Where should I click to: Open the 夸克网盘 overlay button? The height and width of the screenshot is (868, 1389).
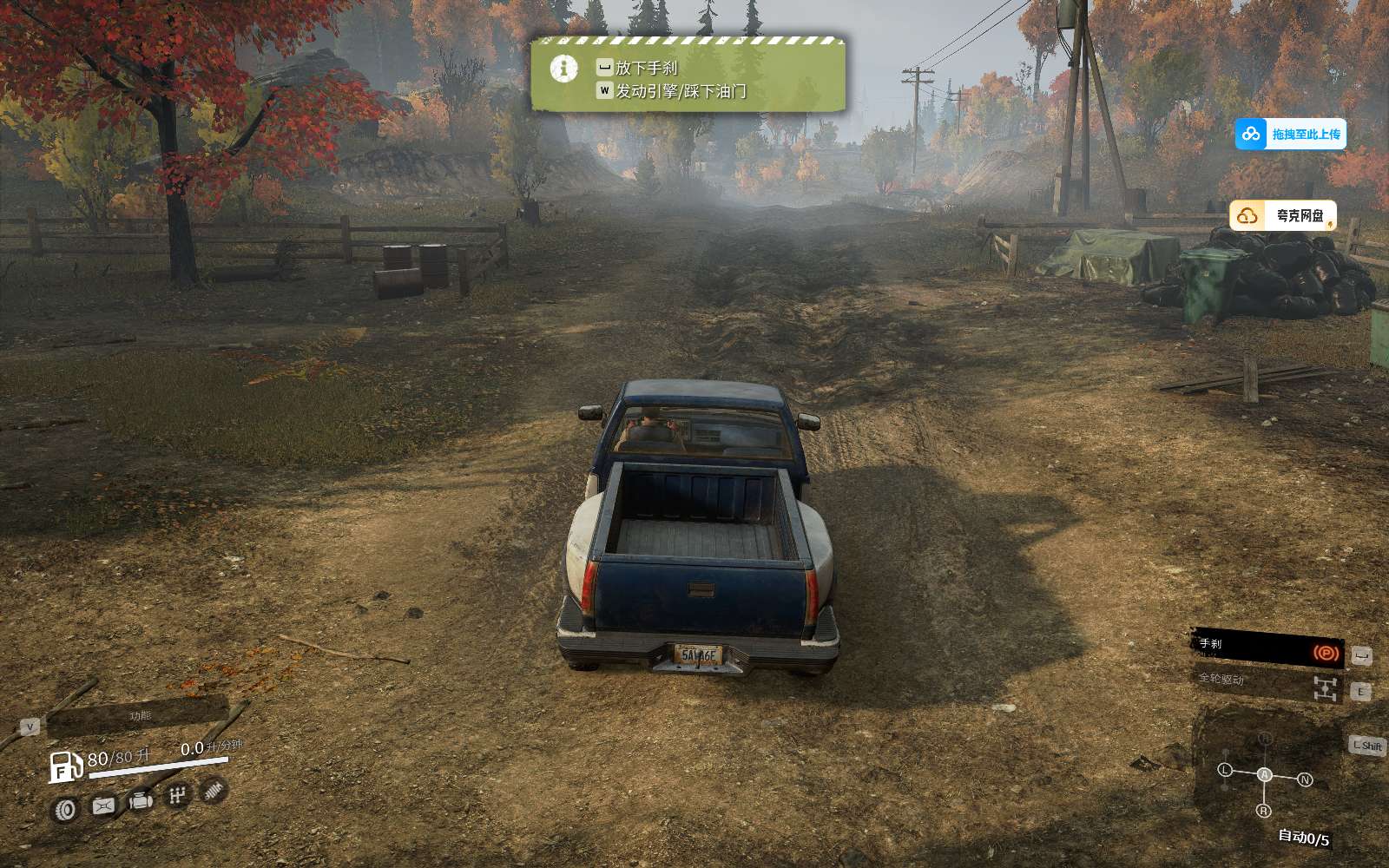pyautogui.click(x=1283, y=215)
